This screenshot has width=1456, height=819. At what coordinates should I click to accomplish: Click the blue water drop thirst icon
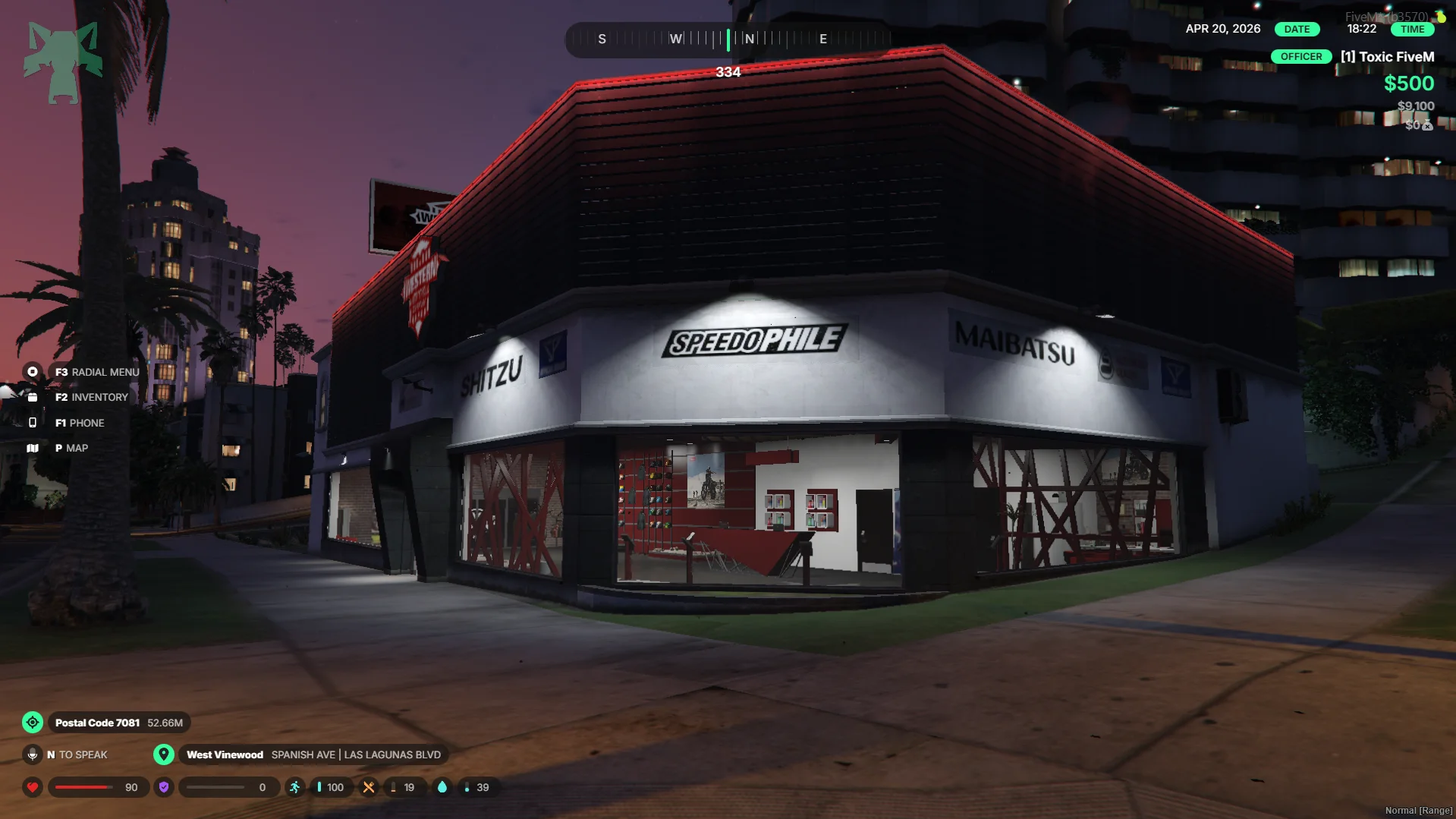[442, 787]
